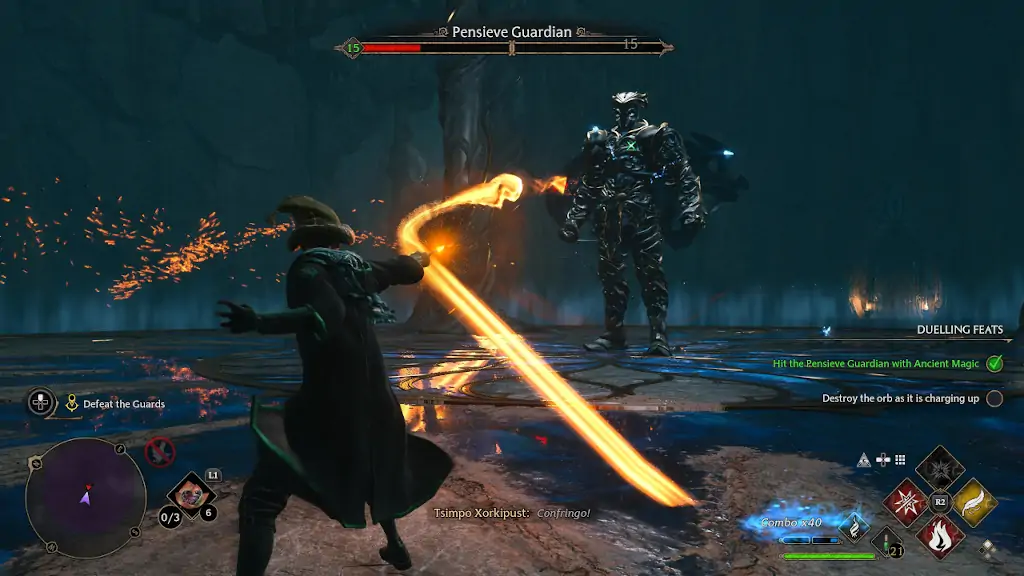Click the no-flying restriction icon
This screenshot has height=576, width=1024.
[x=159, y=452]
